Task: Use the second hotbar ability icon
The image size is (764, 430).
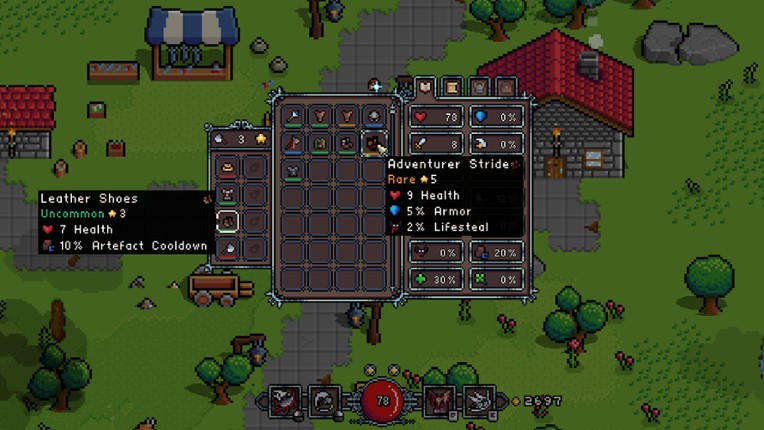Action: pyautogui.click(x=323, y=401)
